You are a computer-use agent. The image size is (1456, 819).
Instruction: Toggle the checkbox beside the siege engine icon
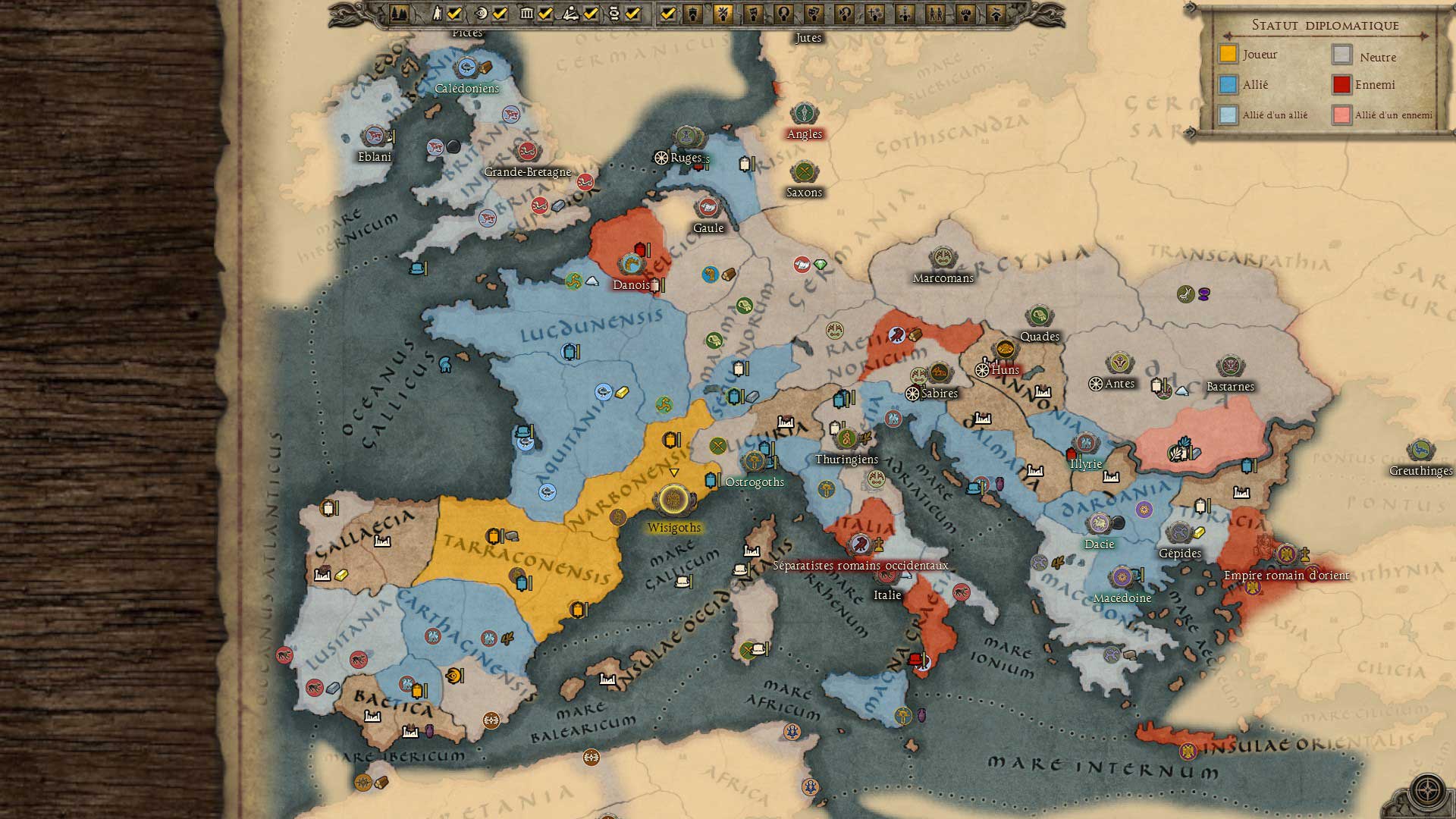click(591, 13)
